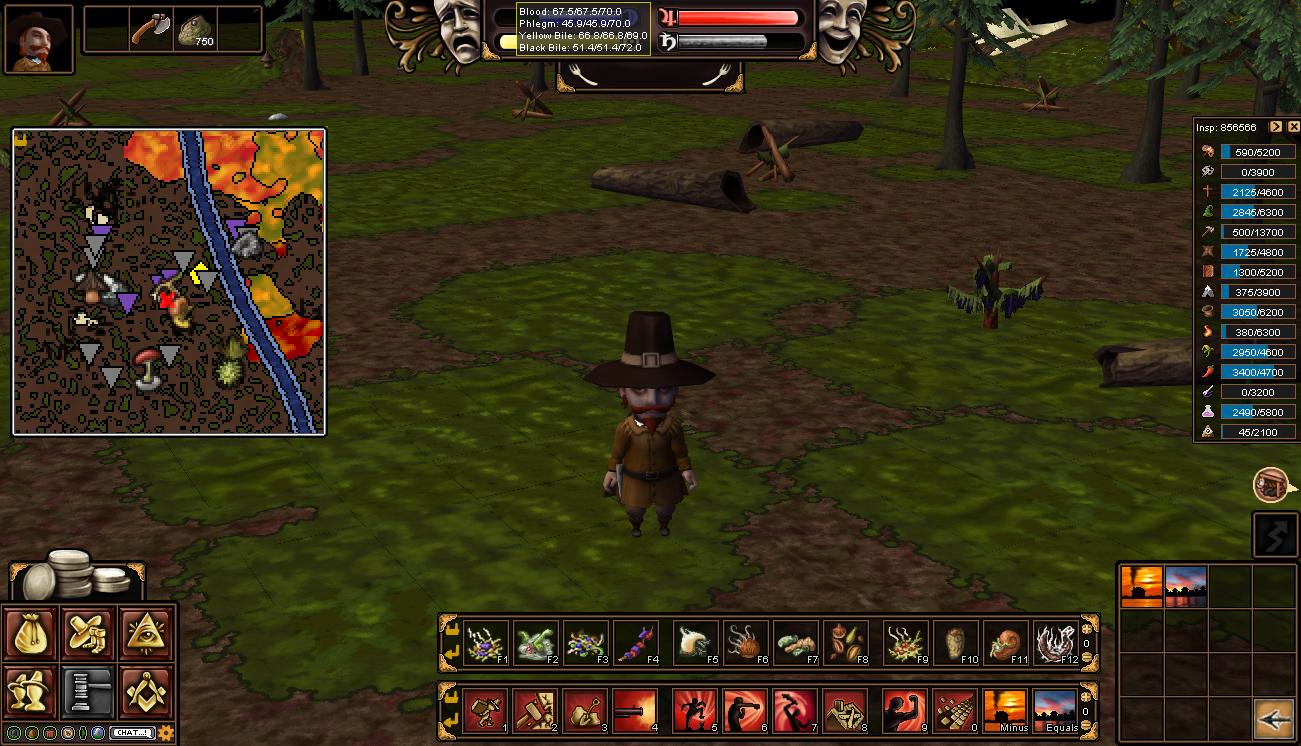Open the chat box
1301x746 pixels.
[131, 733]
